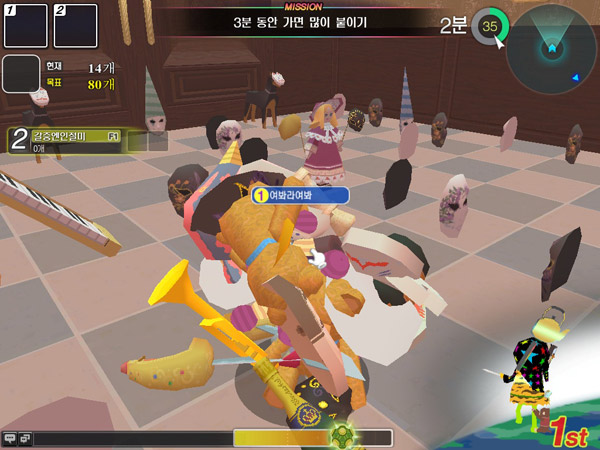Toggle the chat window size icon

(25, 438)
